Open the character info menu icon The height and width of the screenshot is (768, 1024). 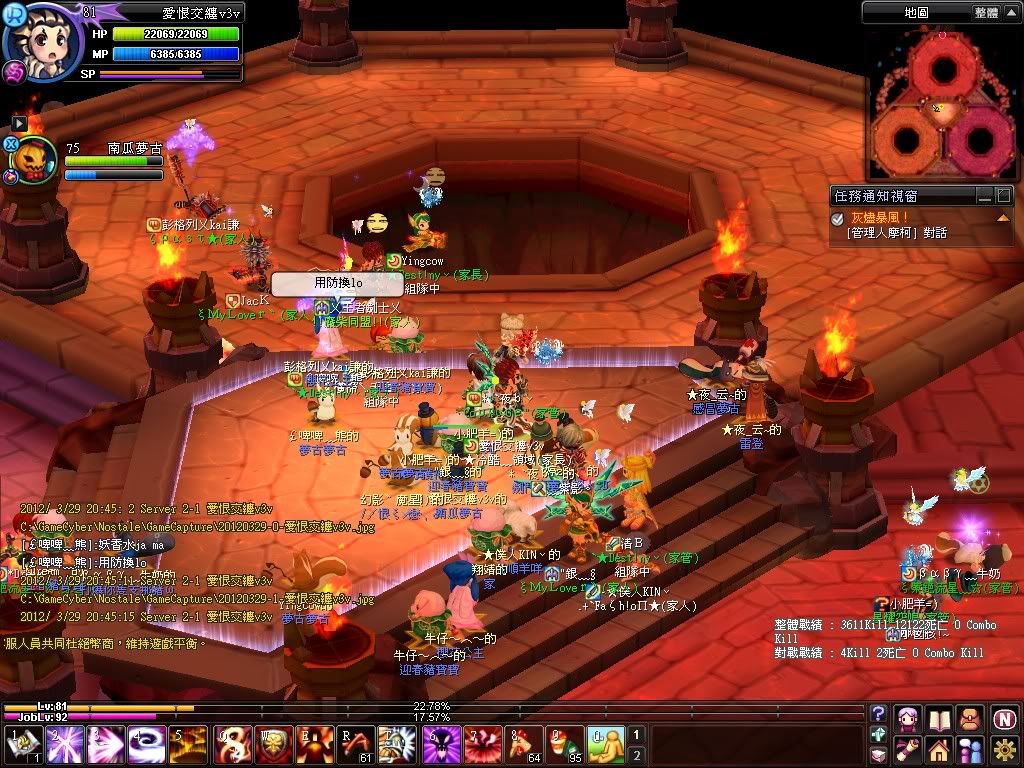[x=908, y=717]
